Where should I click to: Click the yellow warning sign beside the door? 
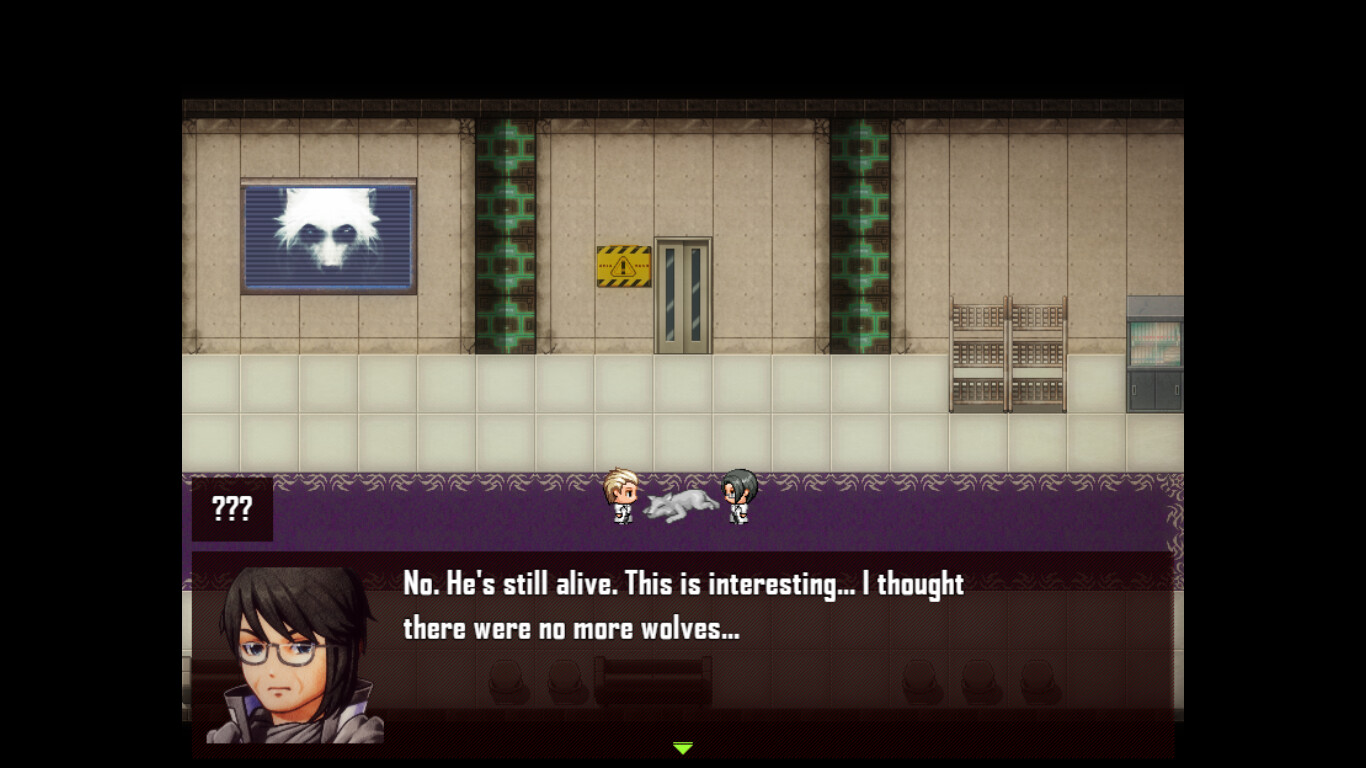pos(622,265)
